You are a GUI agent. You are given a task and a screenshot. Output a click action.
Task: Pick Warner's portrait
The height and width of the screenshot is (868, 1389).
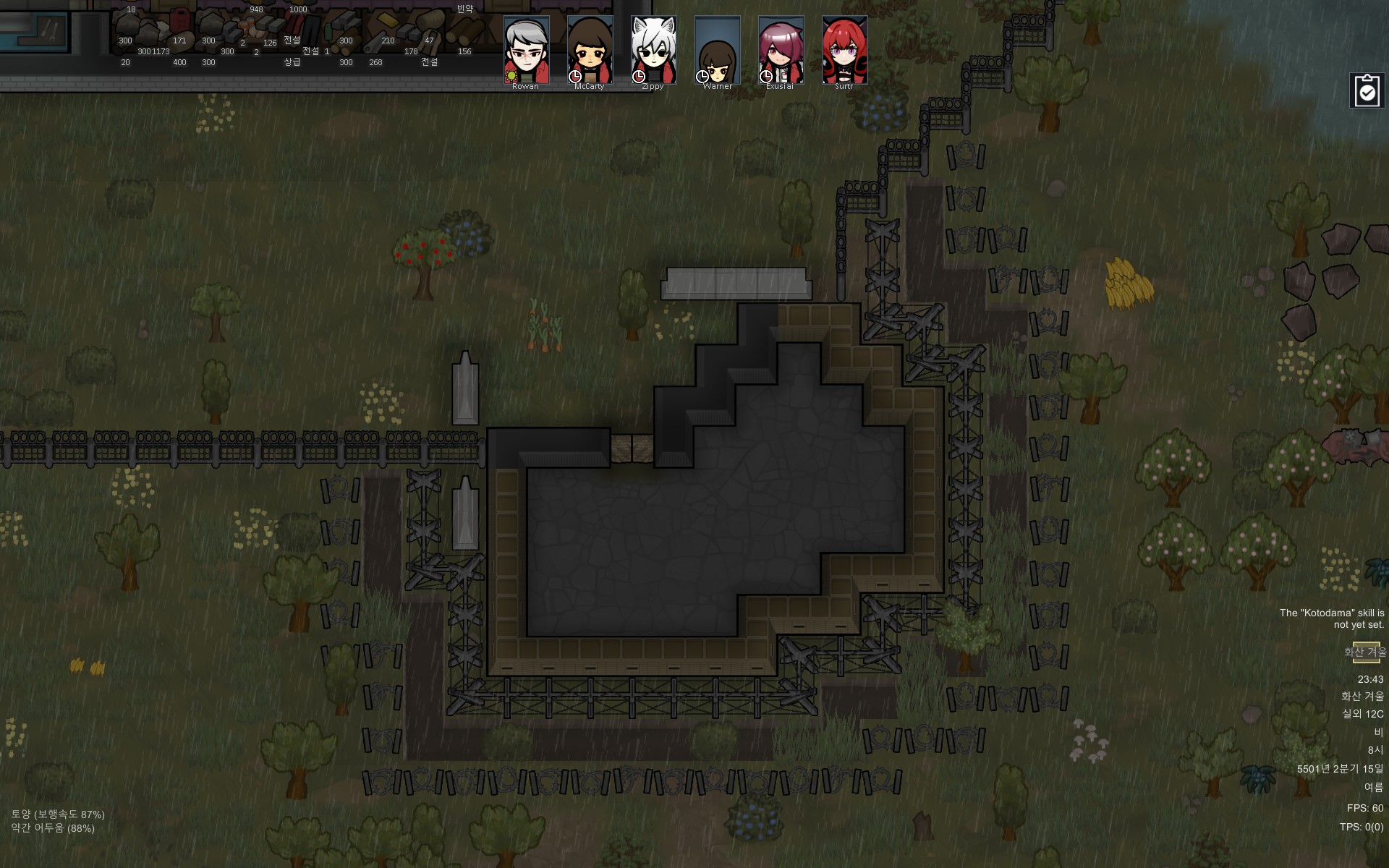pos(717,51)
